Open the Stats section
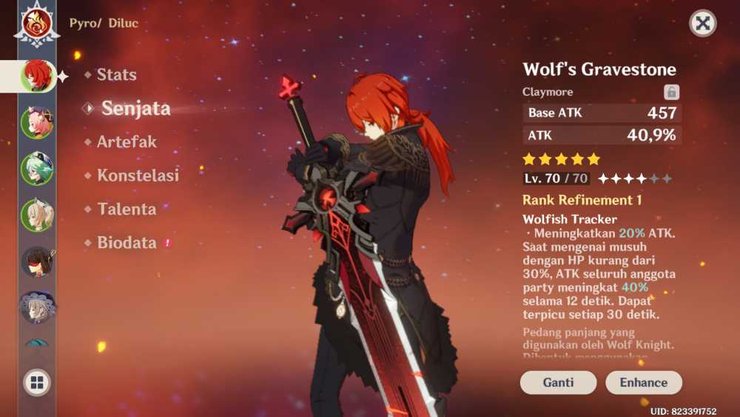The image size is (740, 417). click(x=116, y=75)
